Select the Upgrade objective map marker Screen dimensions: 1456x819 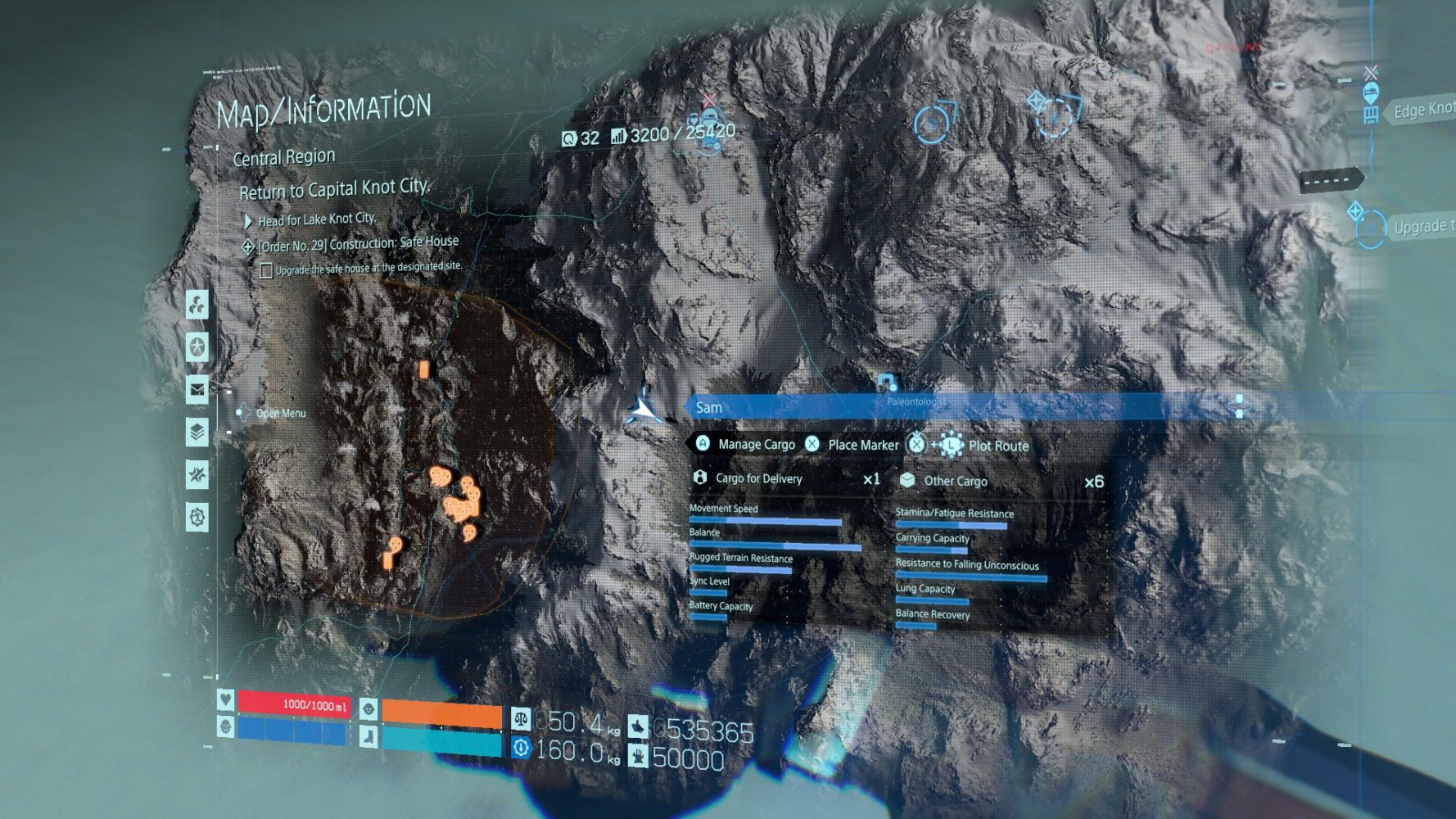tap(1371, 230)
